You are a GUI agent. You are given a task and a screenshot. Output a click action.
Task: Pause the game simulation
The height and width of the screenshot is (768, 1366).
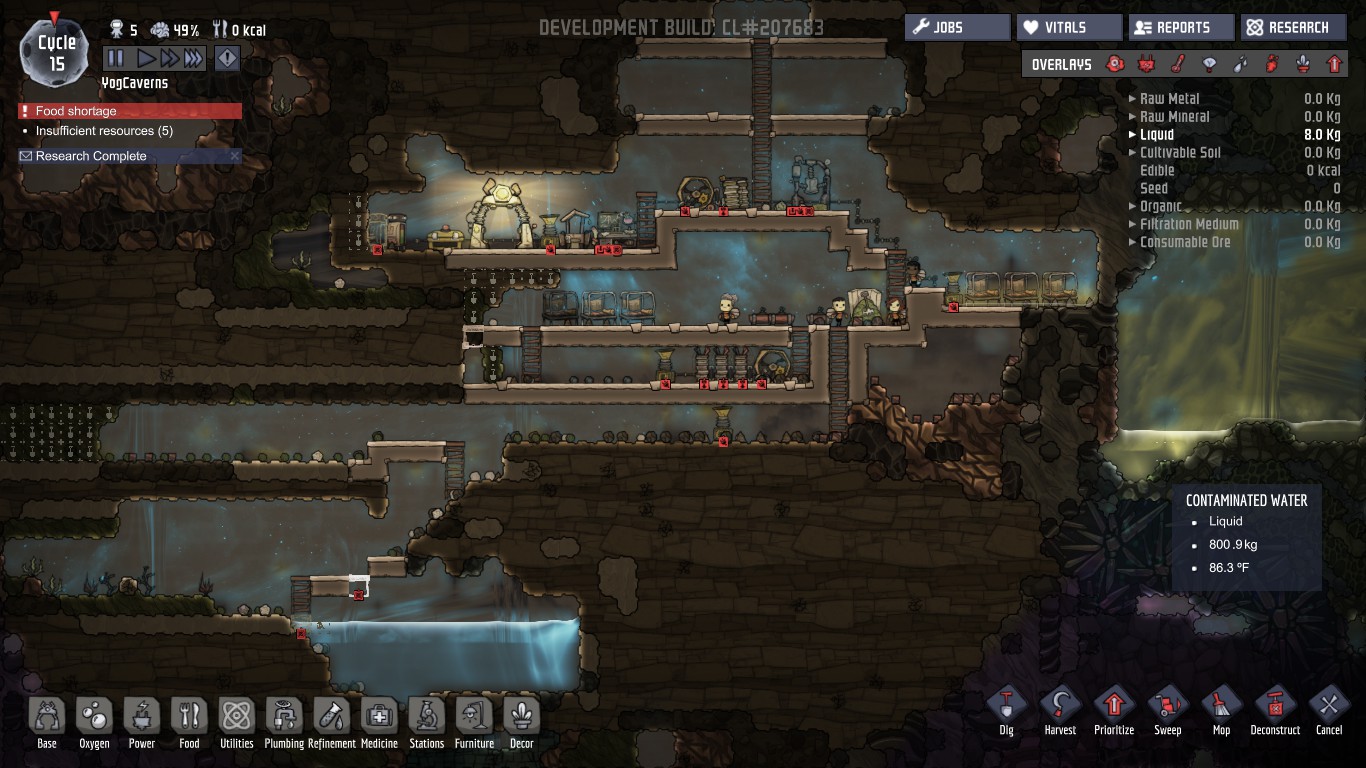pyautogui.click(x=116, y=59)
